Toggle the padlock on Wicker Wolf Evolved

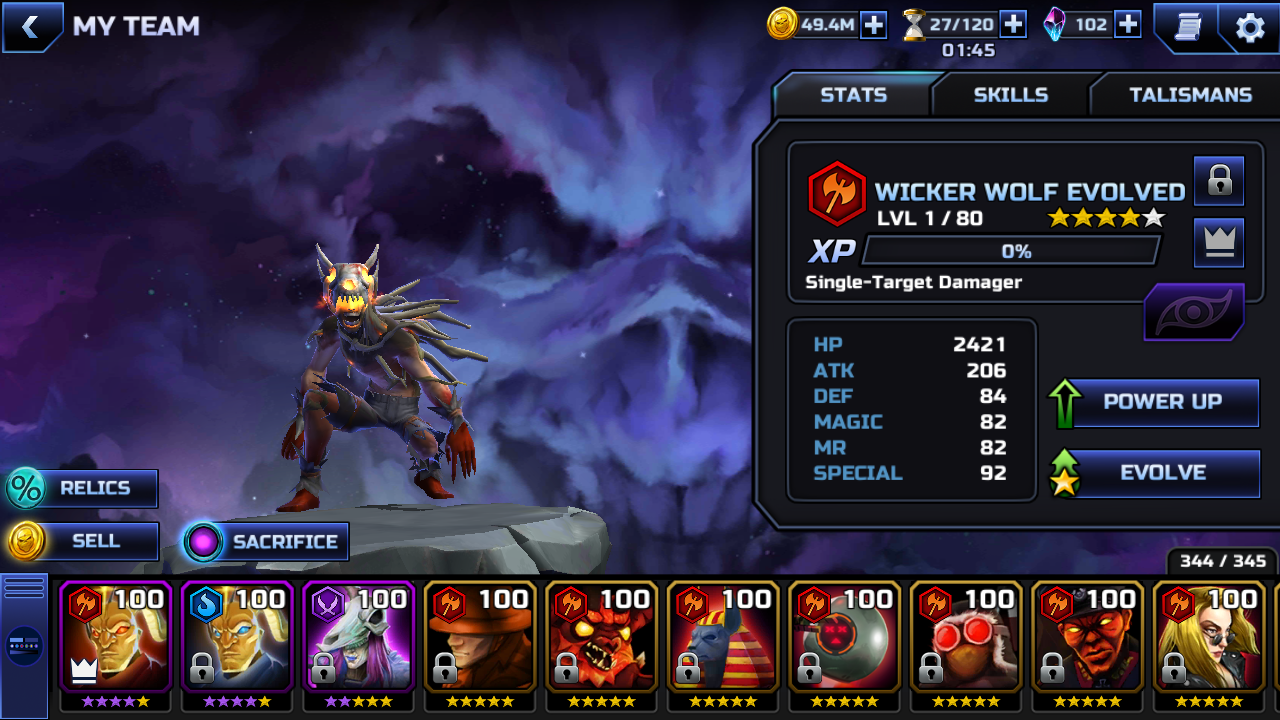click(x=1219, y=181)
